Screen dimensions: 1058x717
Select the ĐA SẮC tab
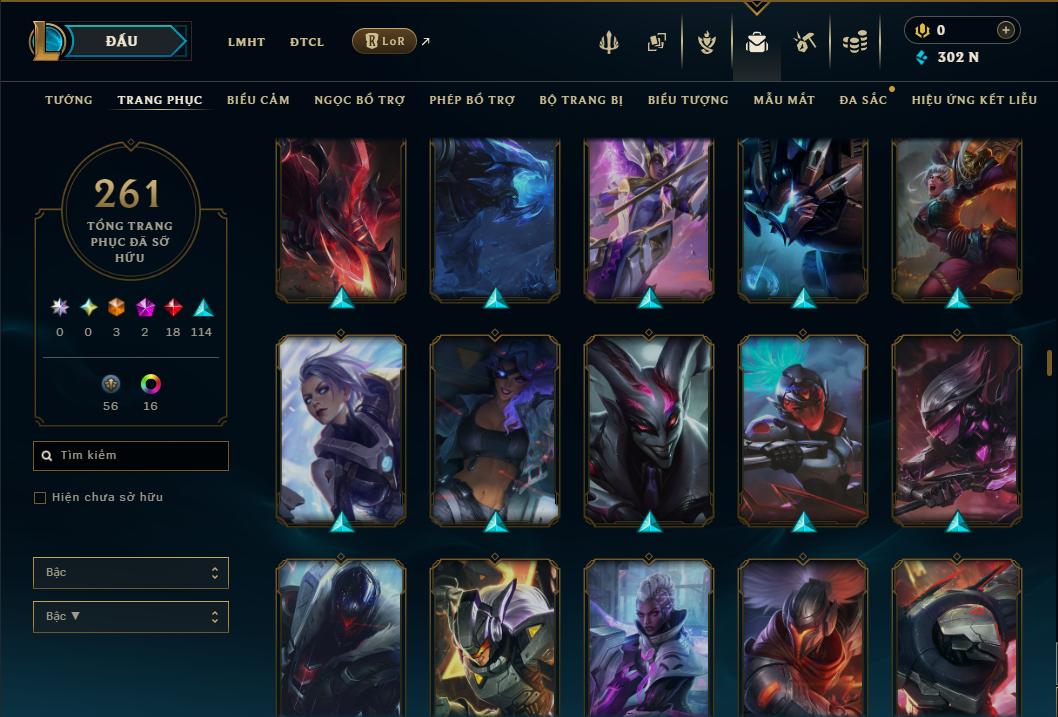pos(863,100)
